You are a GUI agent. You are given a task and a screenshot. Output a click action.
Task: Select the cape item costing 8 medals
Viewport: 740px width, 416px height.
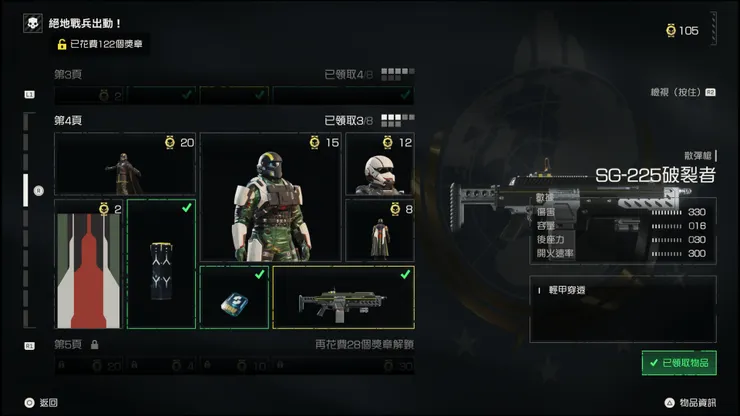tap(380, 230)
